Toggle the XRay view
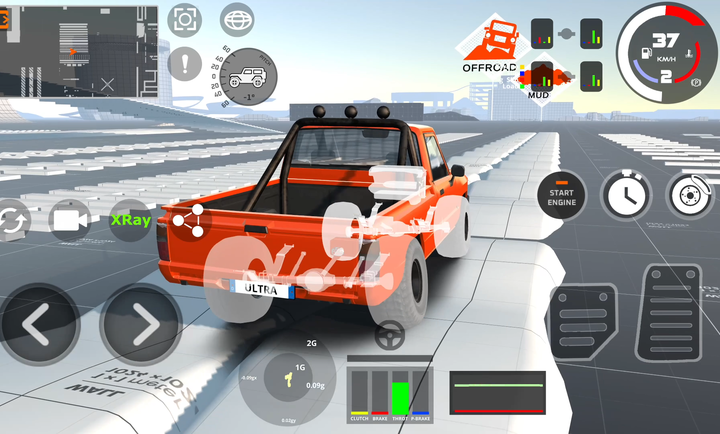The width and height of the screenshot is (720, 434). (131, 219)
